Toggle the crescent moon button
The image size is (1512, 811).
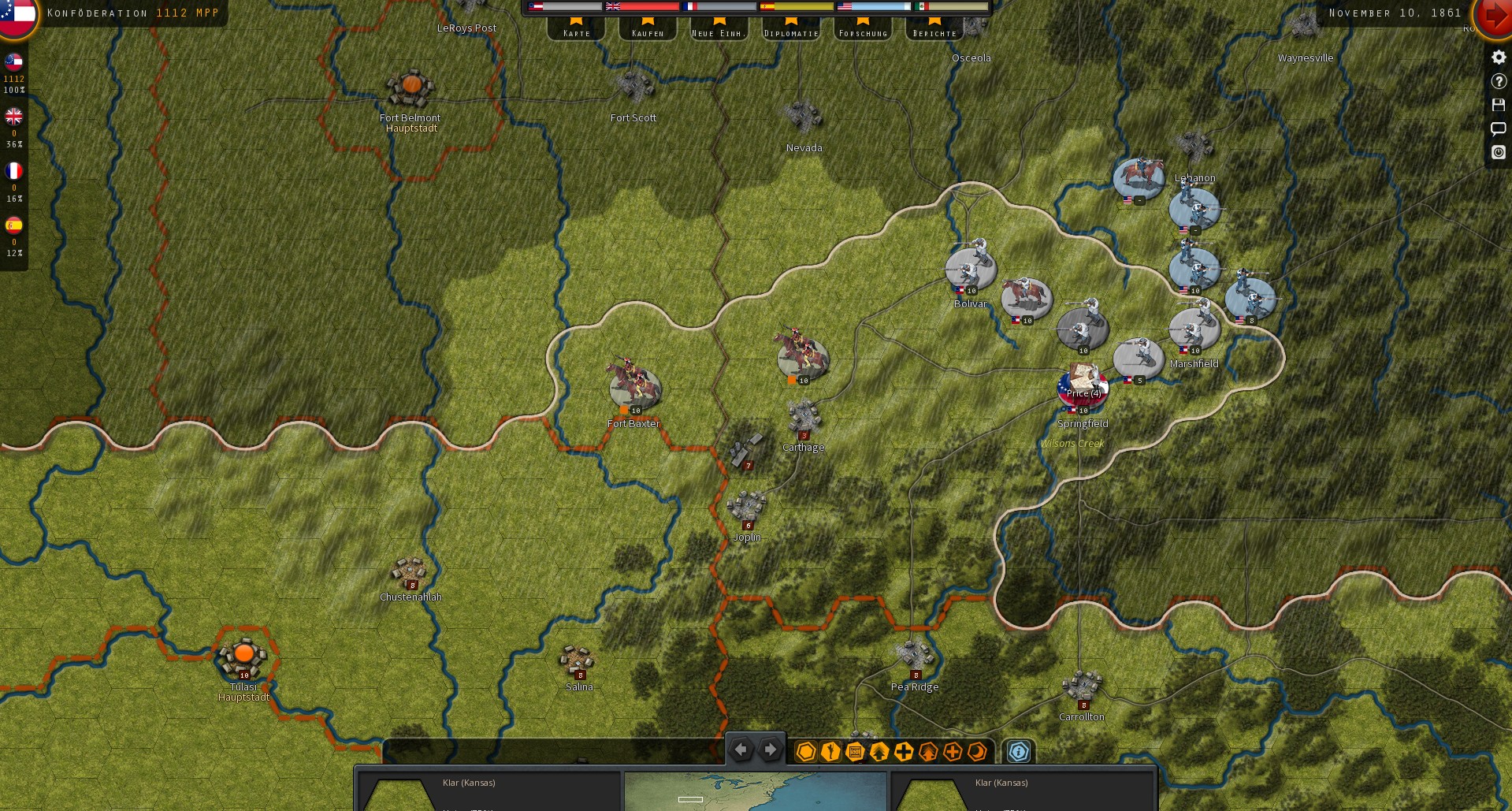point(977,752)
